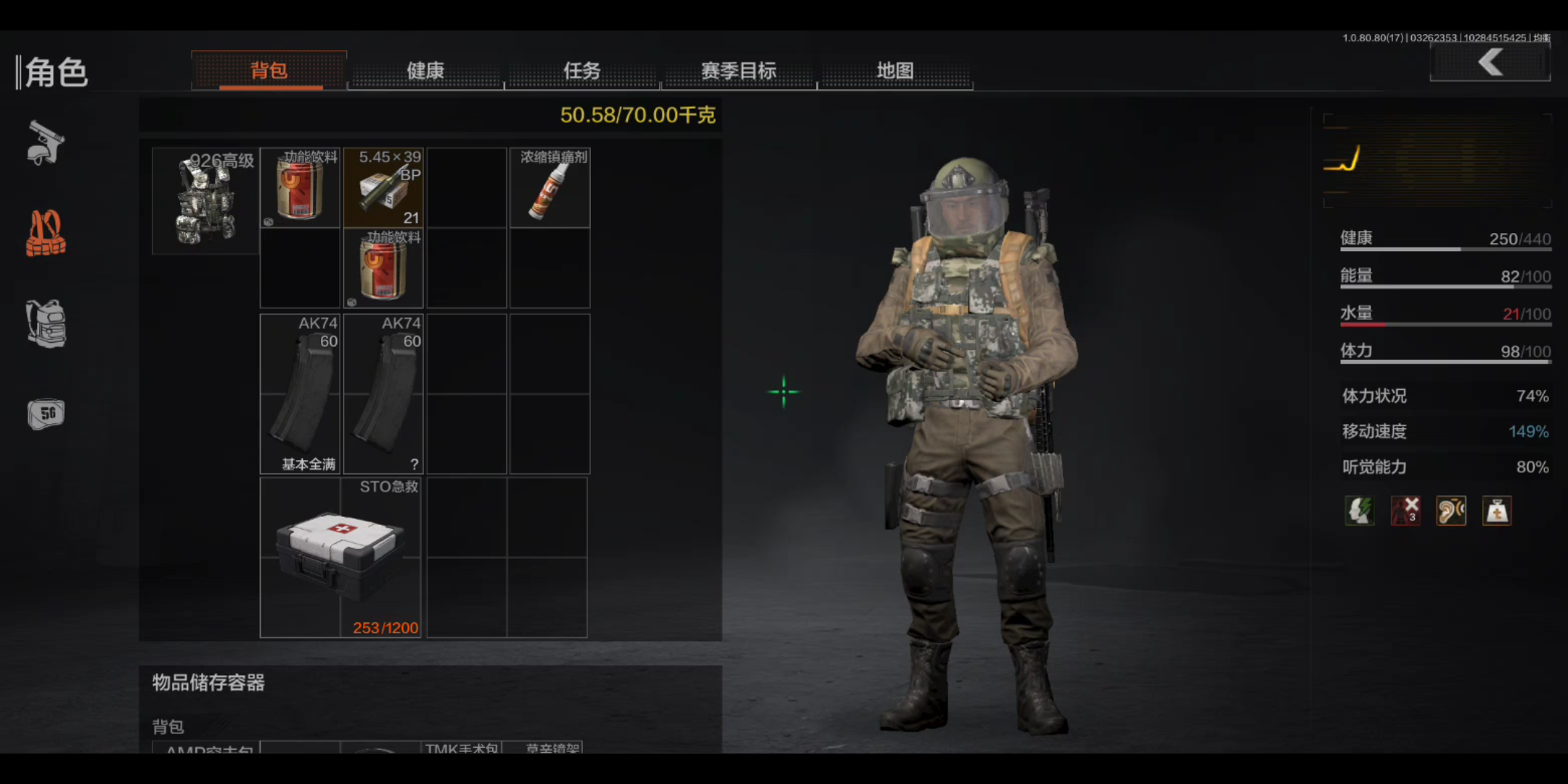Show the 地图 tab
Image resolution: width=1568 pixels, height=784 pixels.
[895, 70]
